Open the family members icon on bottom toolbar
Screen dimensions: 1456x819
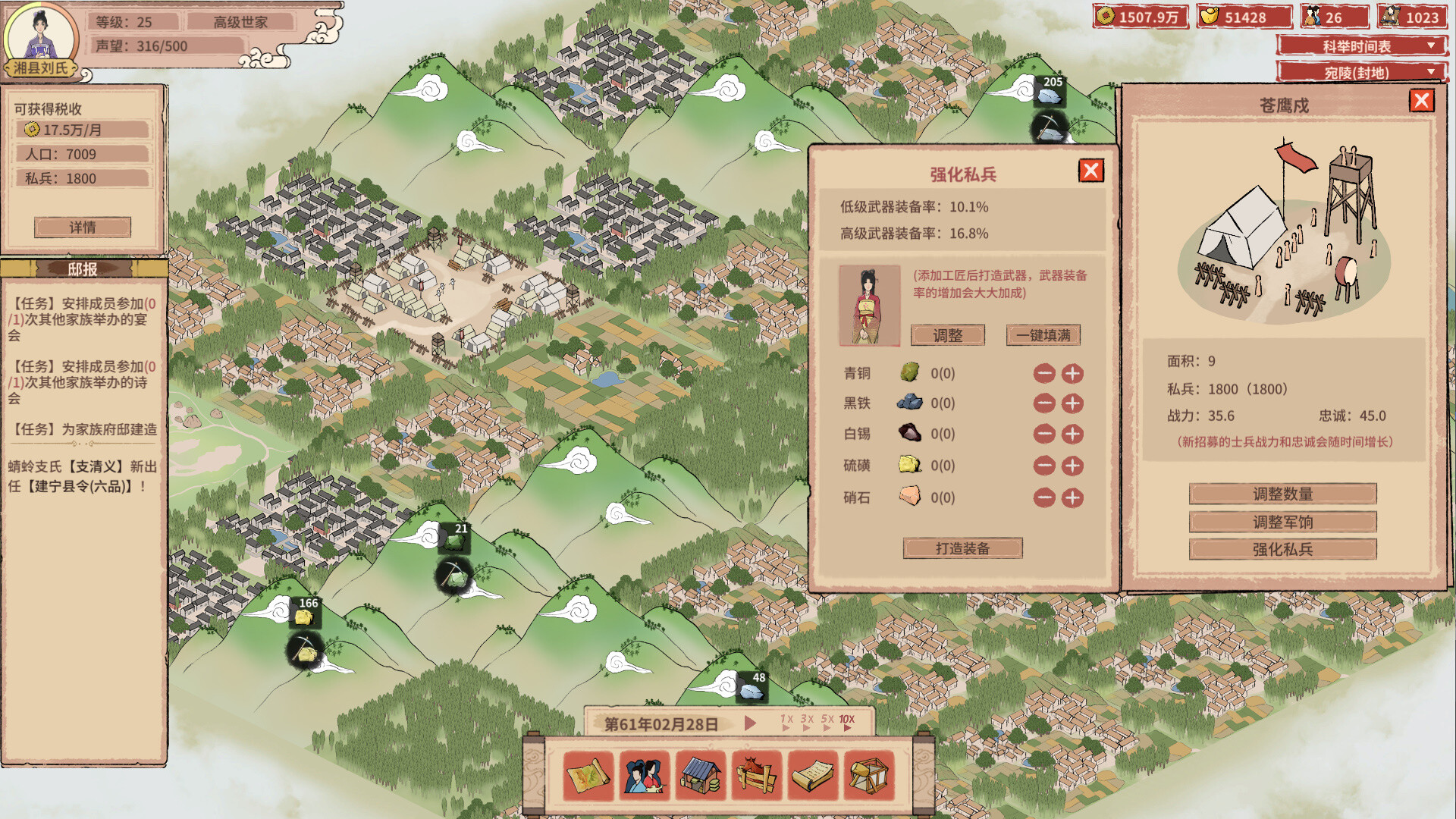click(642, 775)
